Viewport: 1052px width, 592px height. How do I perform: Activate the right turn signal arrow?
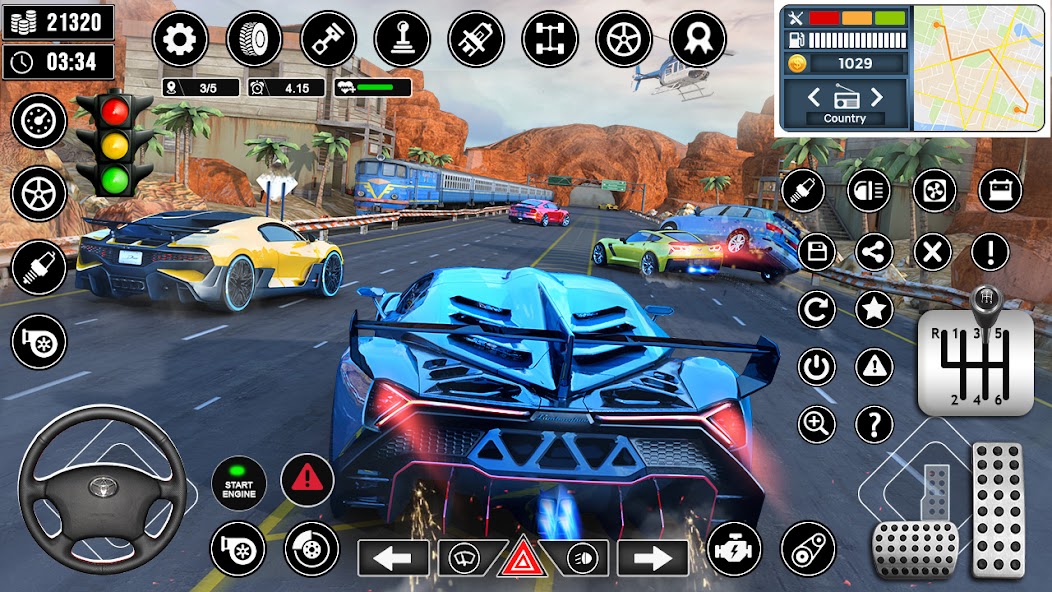653,557
